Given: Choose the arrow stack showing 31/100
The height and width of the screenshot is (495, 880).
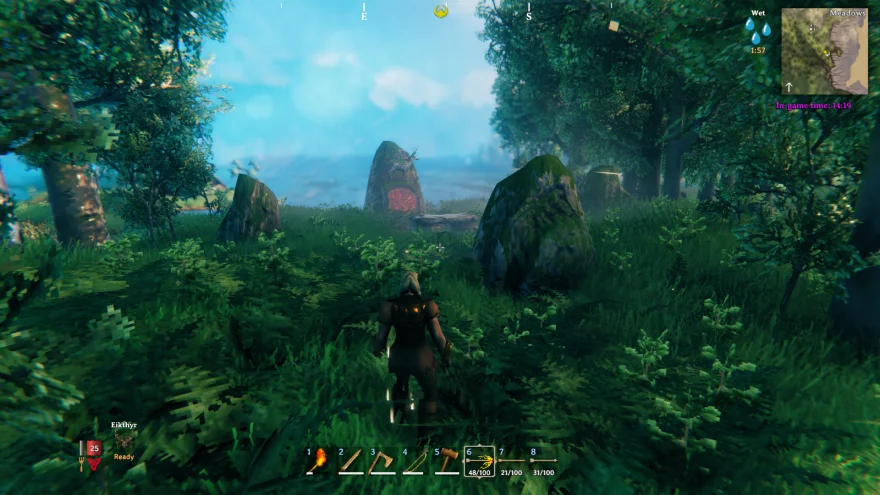Looking at the screenshot, I should coord(543,461).
